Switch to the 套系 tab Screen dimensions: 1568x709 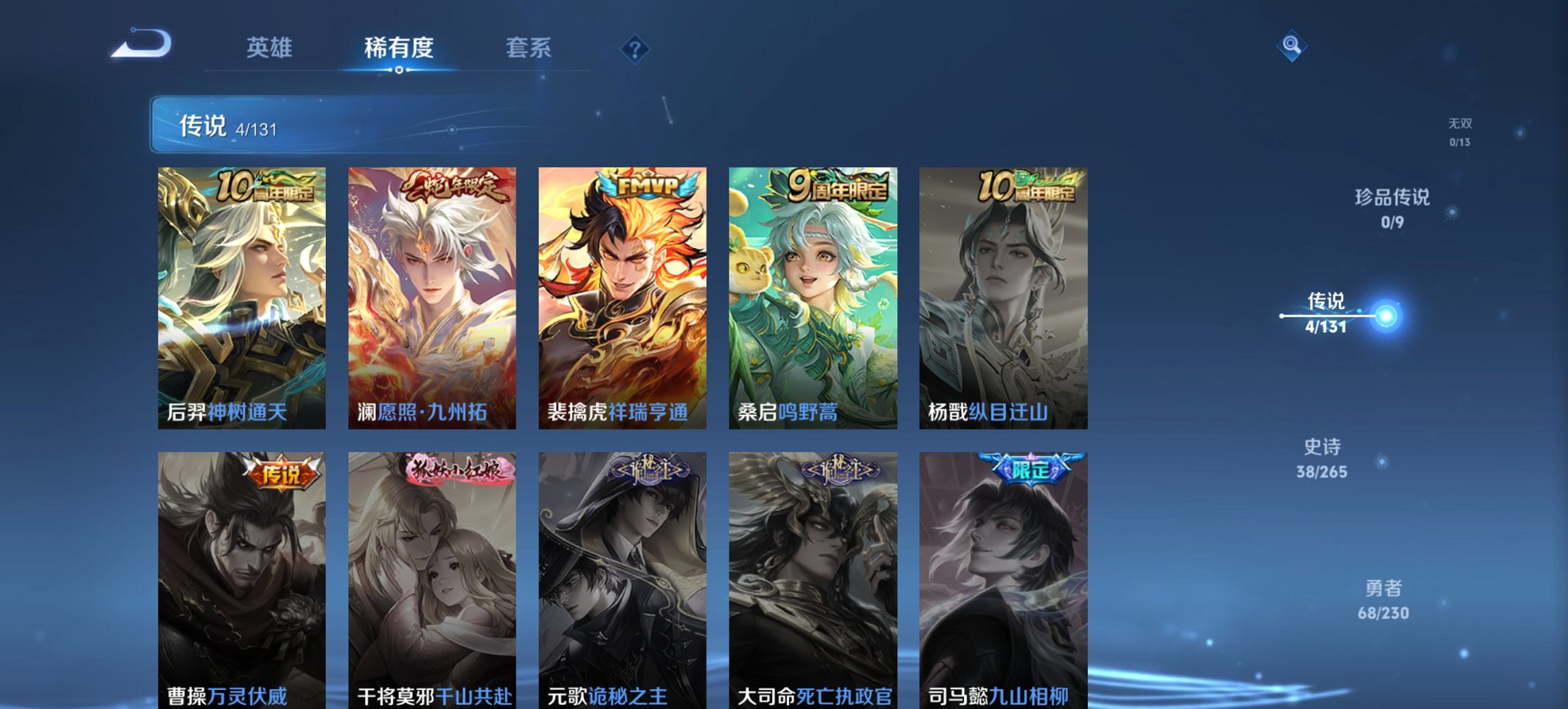[x=529, y=48]
